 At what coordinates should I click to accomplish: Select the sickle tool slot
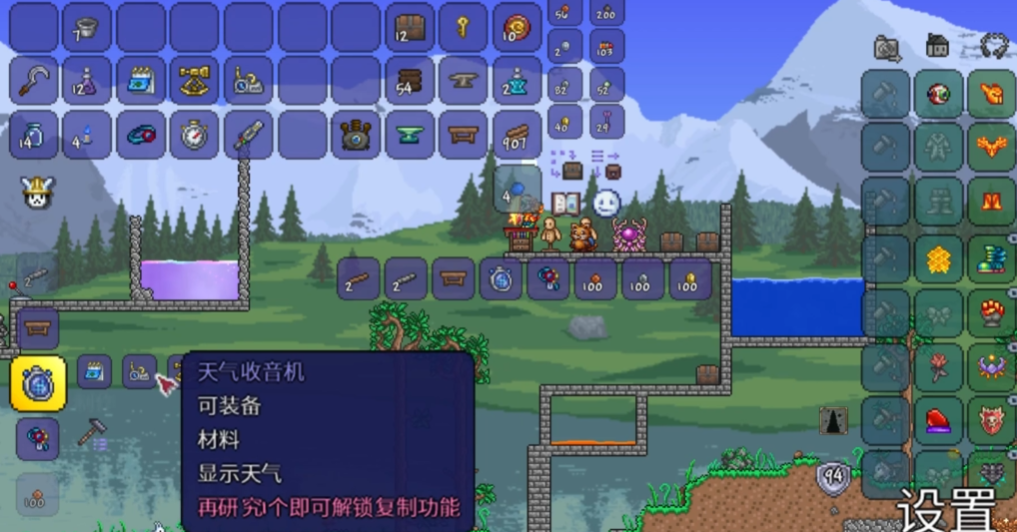34,81
